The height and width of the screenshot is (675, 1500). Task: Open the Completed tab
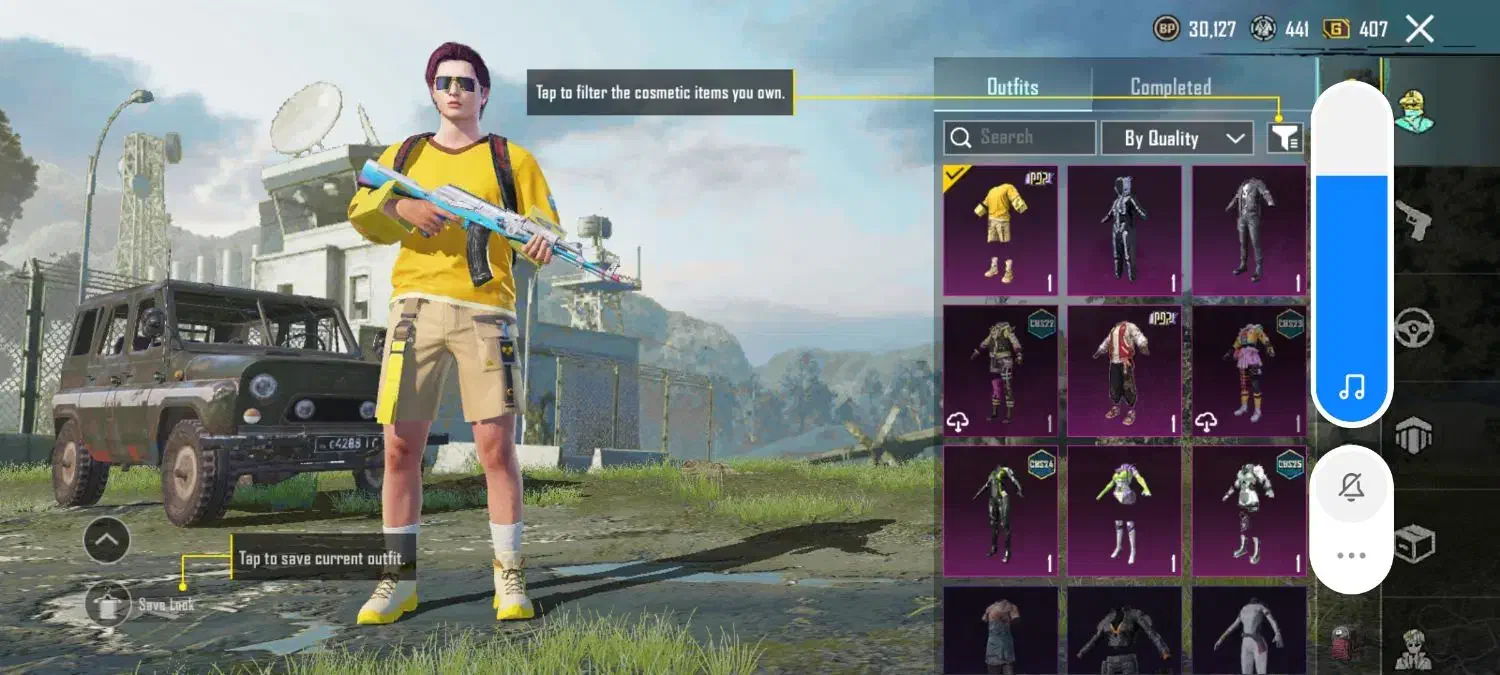(1170, 87)
